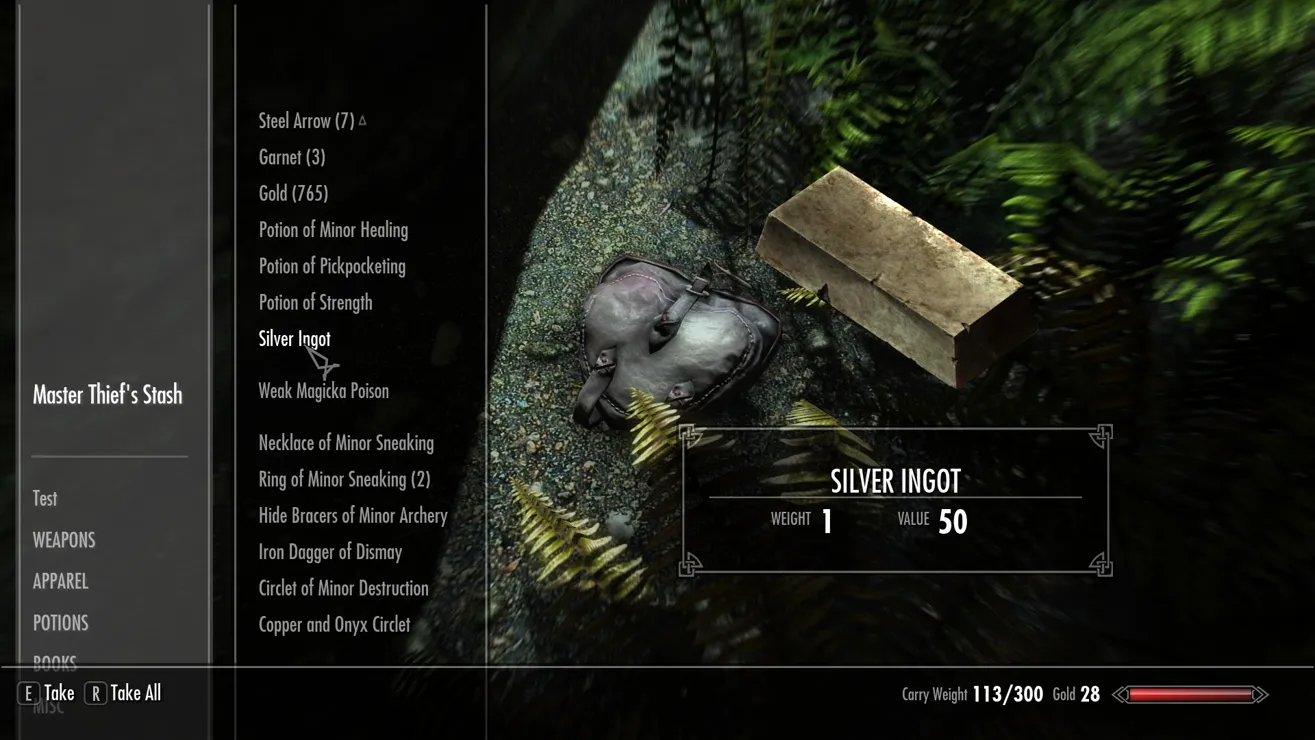Pick Ring of Minor Sneaking (2)

pyautogui.click(x=344, y=479)
